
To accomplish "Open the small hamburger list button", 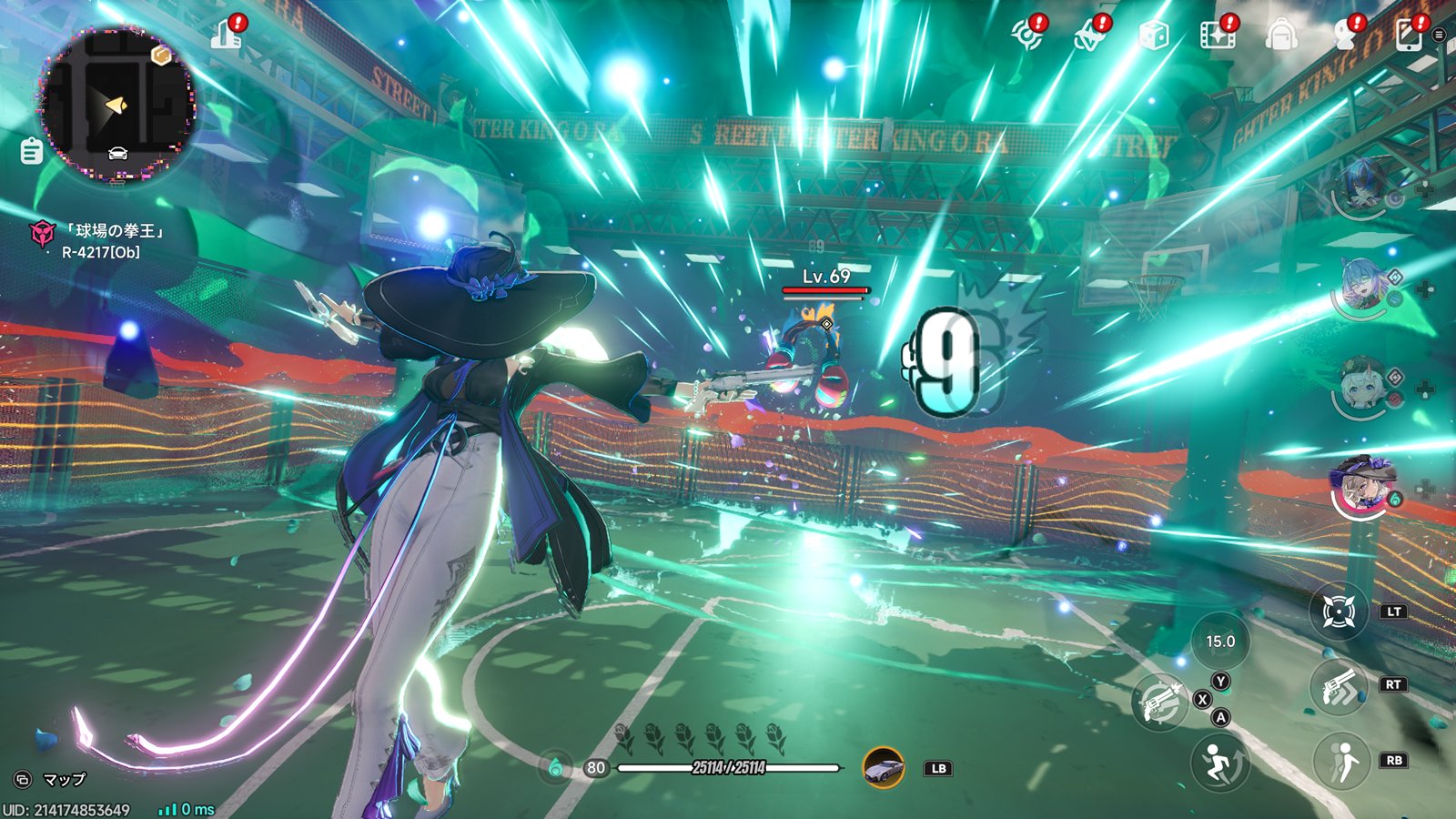I will [x=1439, y=35].
